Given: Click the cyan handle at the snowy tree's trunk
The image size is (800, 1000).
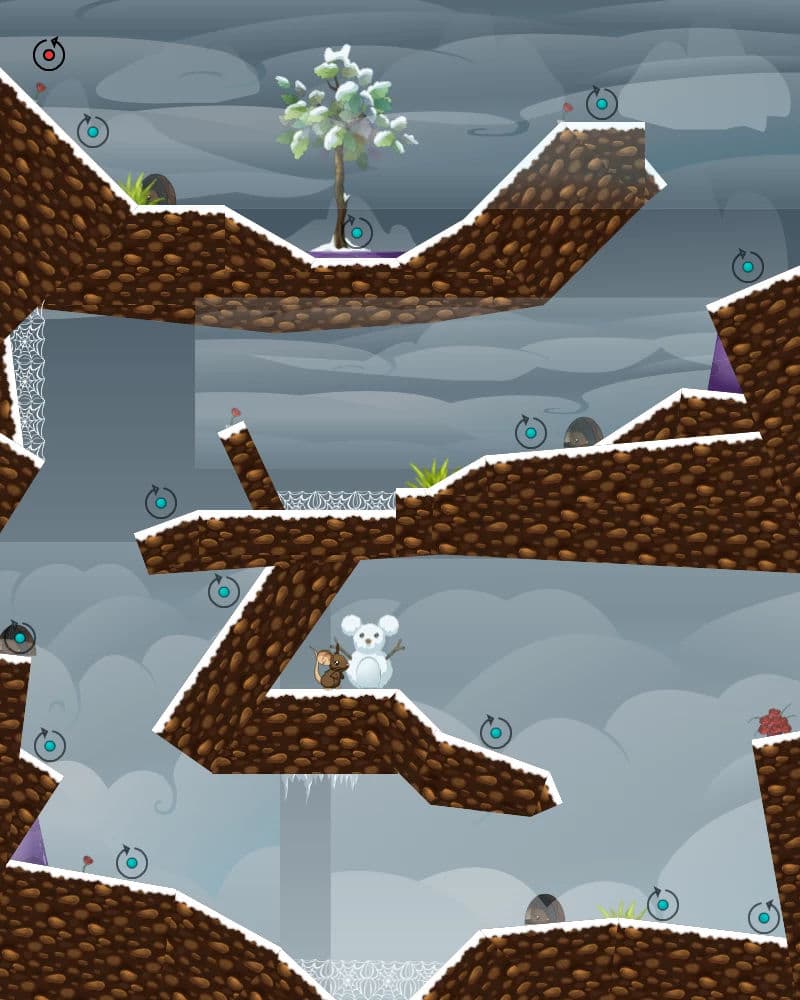Looking at the screenshot, I should point(356,233).
